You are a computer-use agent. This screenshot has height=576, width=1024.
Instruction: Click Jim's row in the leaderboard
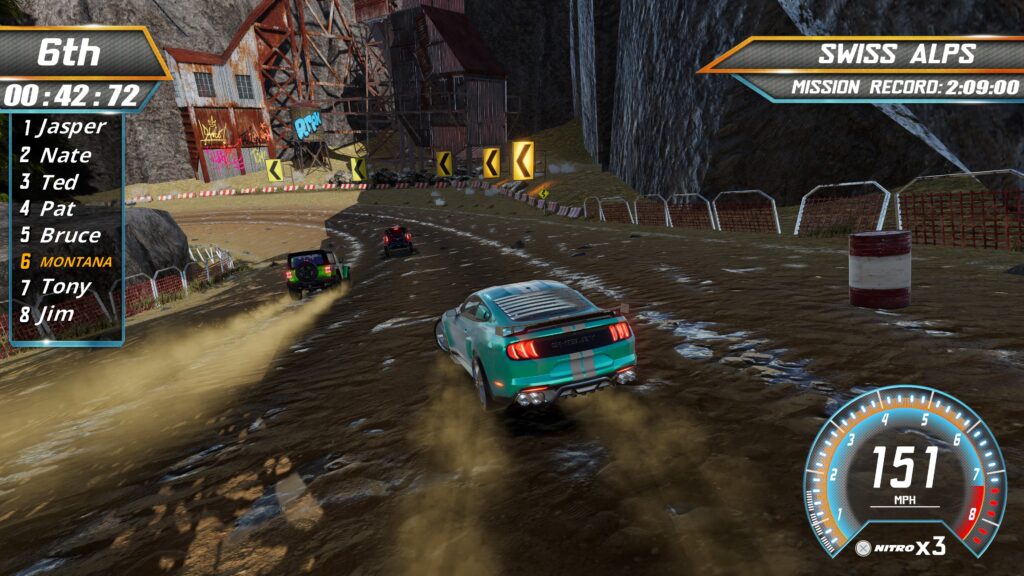[60, 314]
